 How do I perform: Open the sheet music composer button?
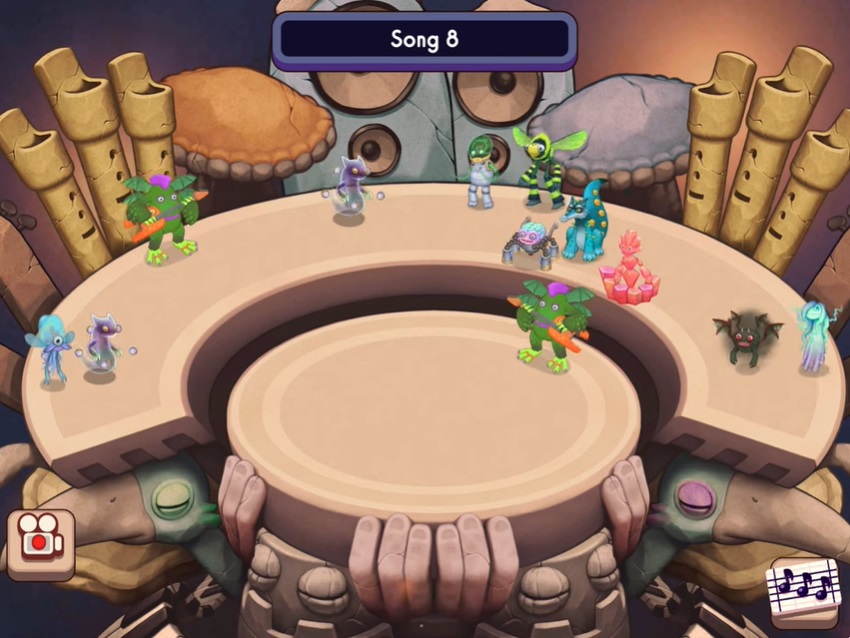point(803,592)
